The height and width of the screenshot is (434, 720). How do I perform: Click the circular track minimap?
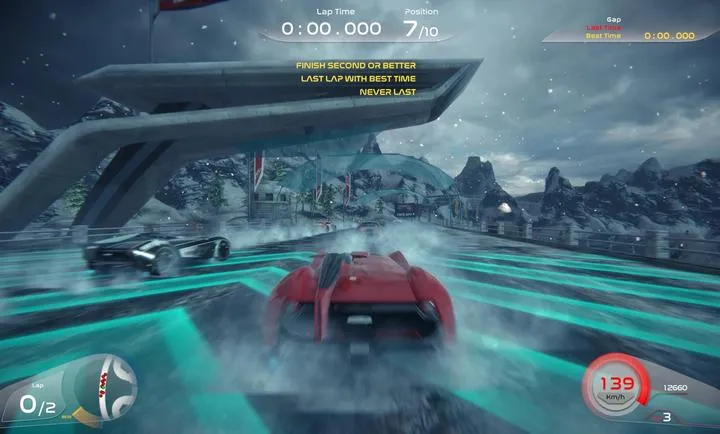point(107,383)
